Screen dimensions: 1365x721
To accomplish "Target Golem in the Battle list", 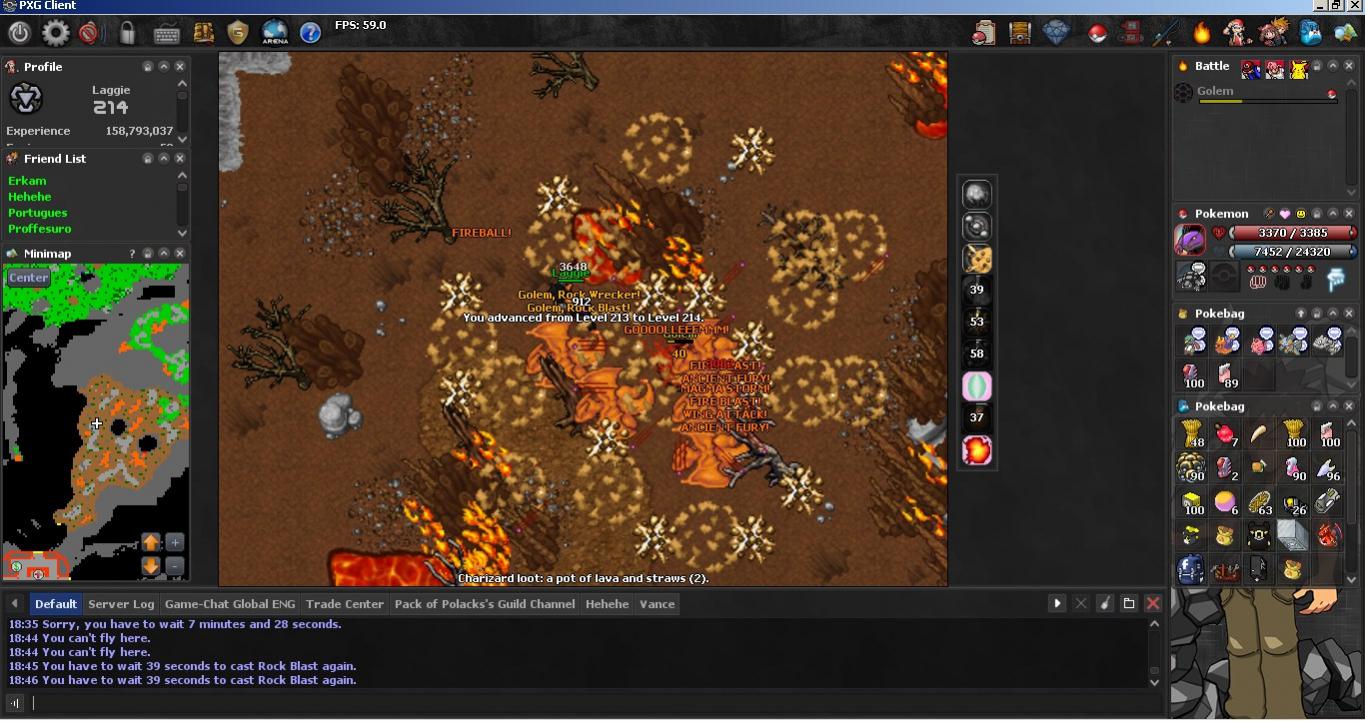I will (x=1215, y=91).
